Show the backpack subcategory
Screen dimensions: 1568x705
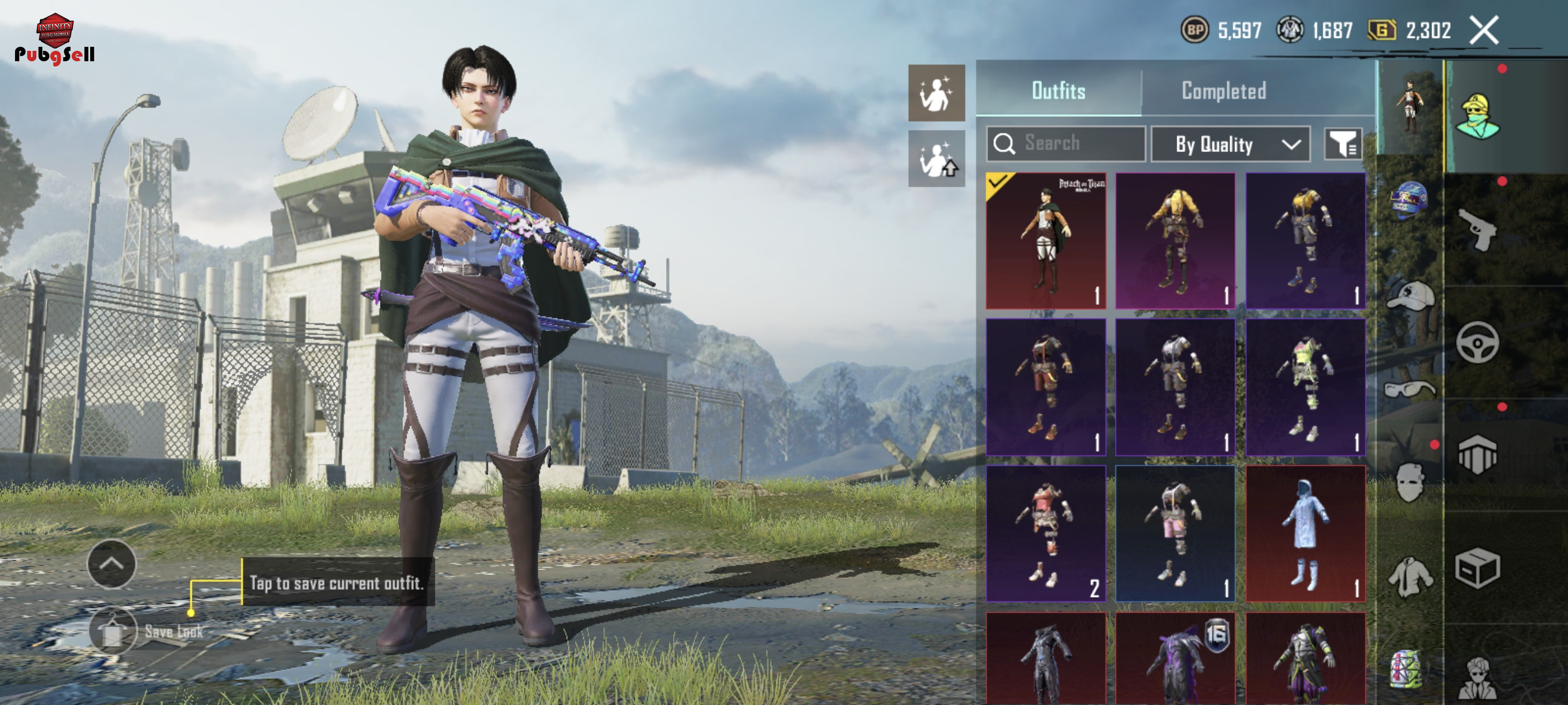1407,669
